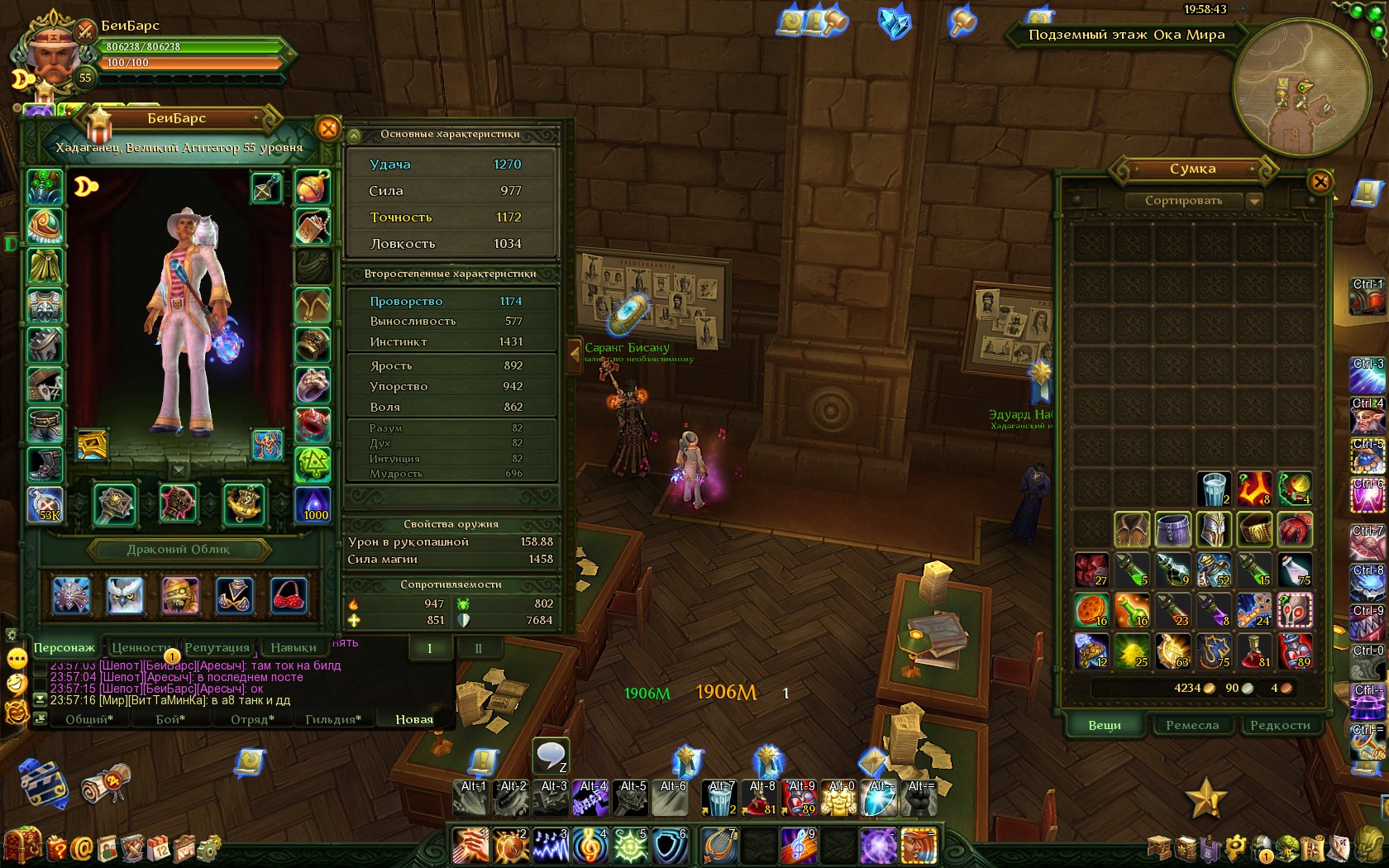Select the helmet item in the bag
This screenshot has height=868, width=1389.
click(1213, 530)
